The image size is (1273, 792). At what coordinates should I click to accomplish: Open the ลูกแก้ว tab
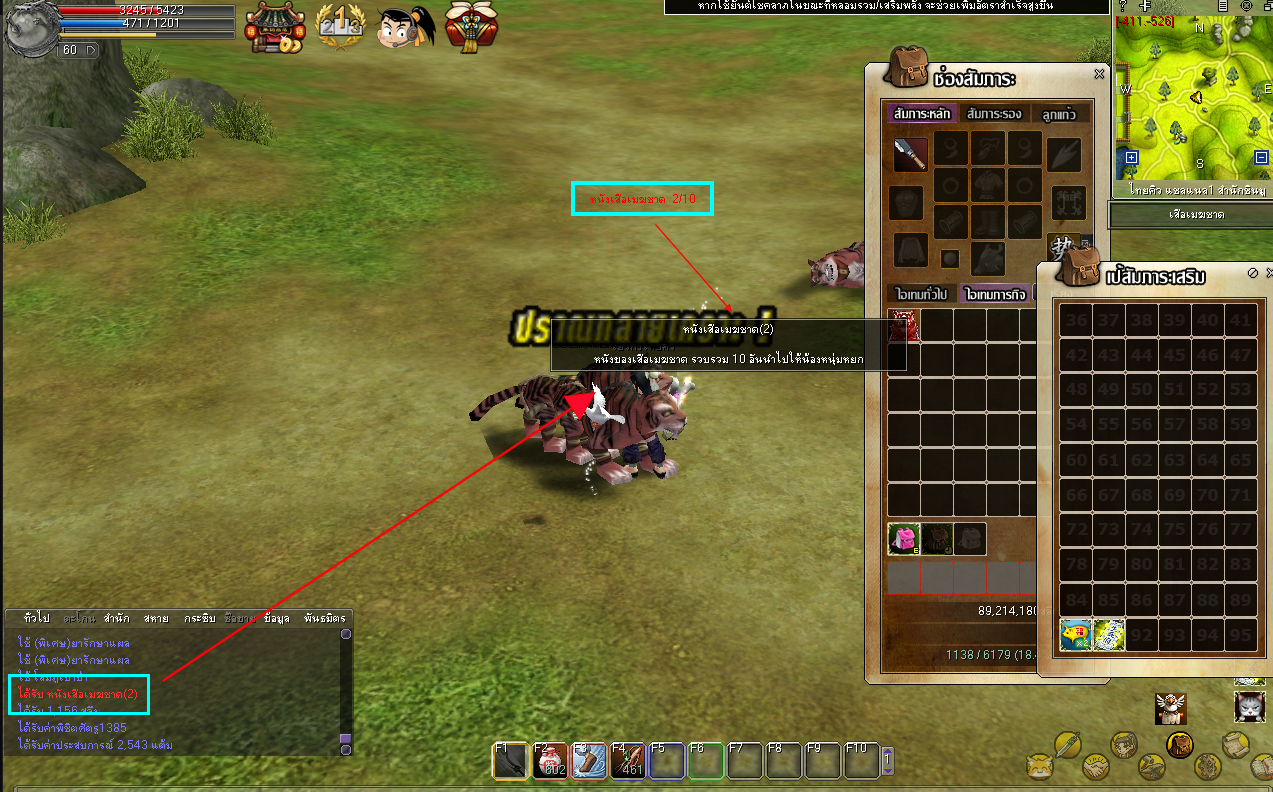tap(1058, 113)
